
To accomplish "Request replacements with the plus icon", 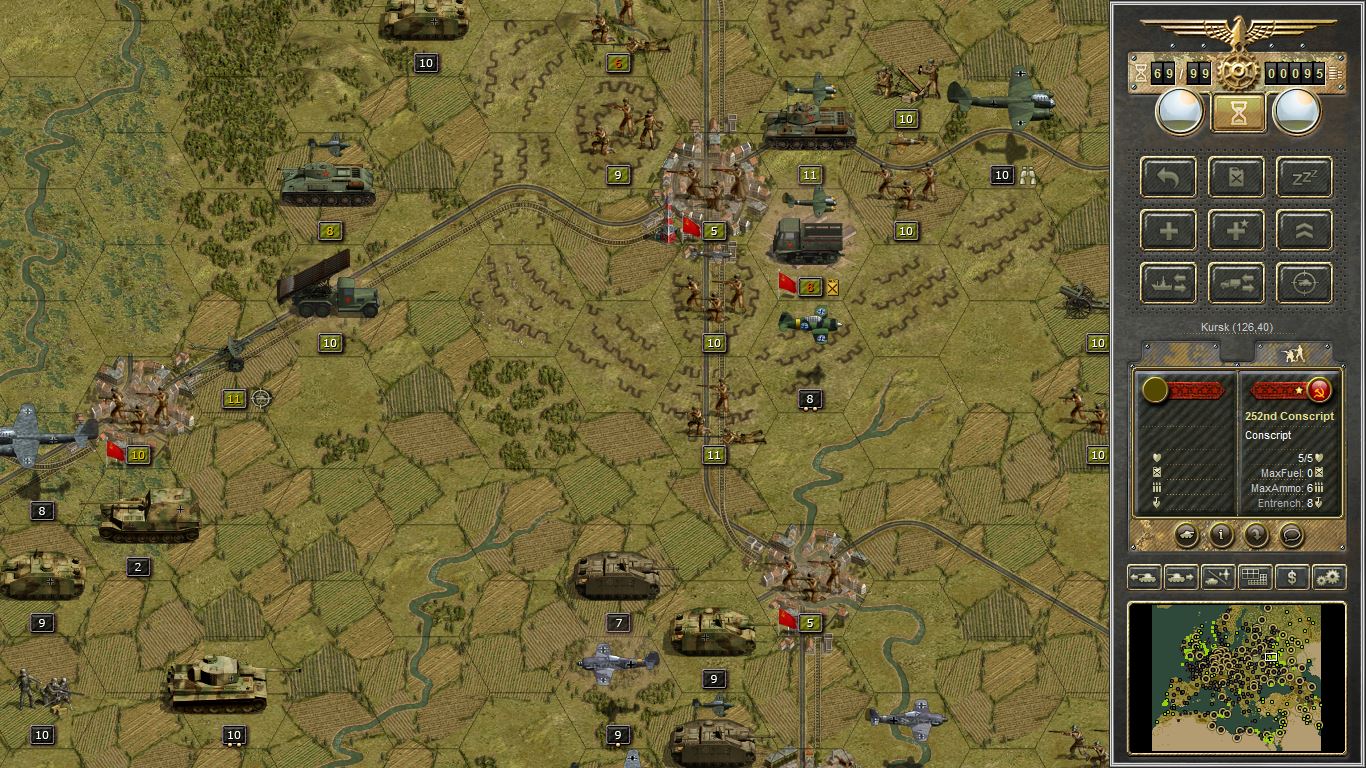I will (x=1167, y=230).
